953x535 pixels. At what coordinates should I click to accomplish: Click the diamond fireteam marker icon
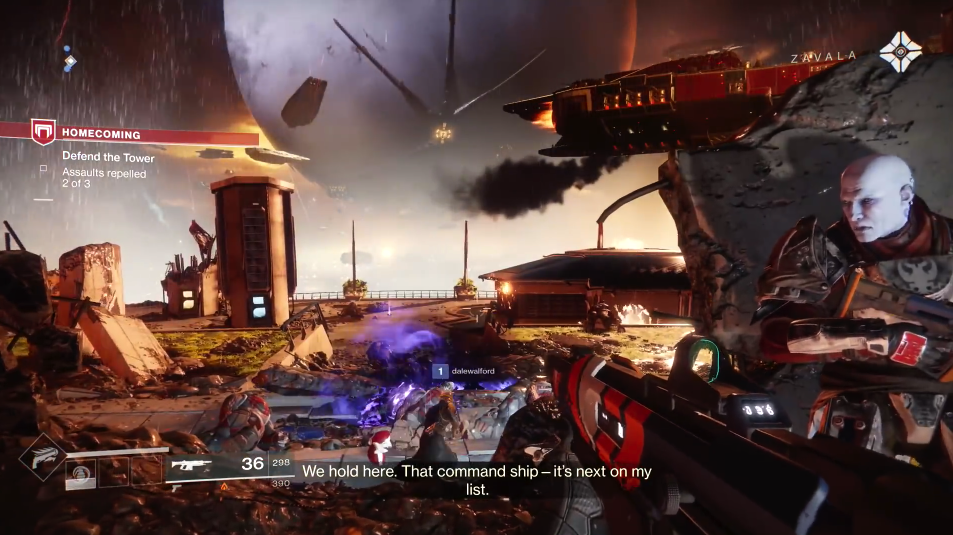click(x=70, y=62)
